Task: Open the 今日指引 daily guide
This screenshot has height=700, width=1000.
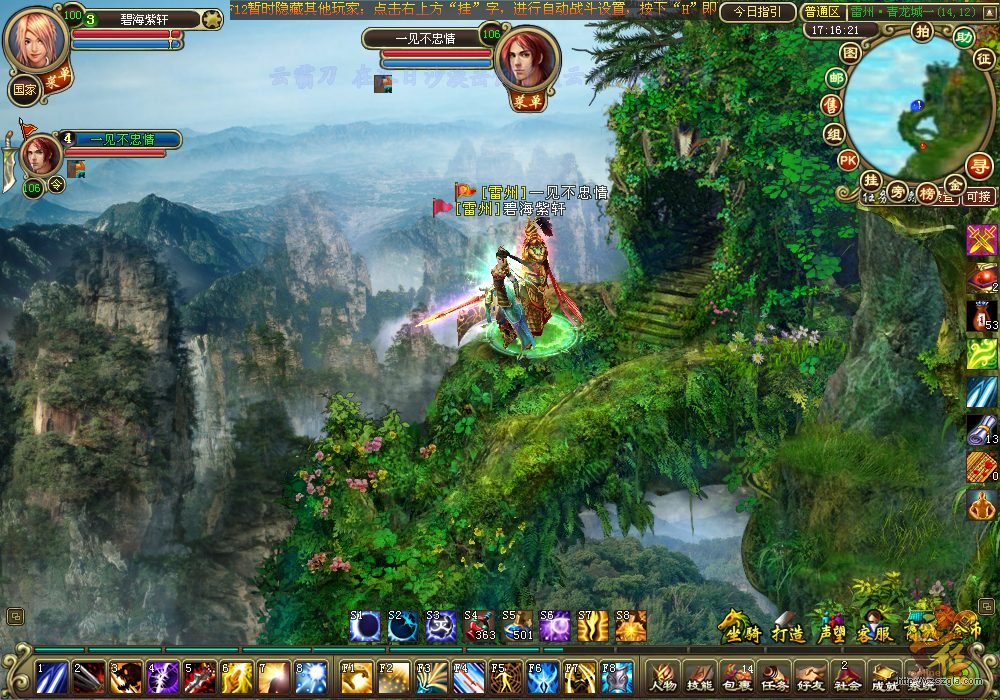Action: (x=758, y=12)
